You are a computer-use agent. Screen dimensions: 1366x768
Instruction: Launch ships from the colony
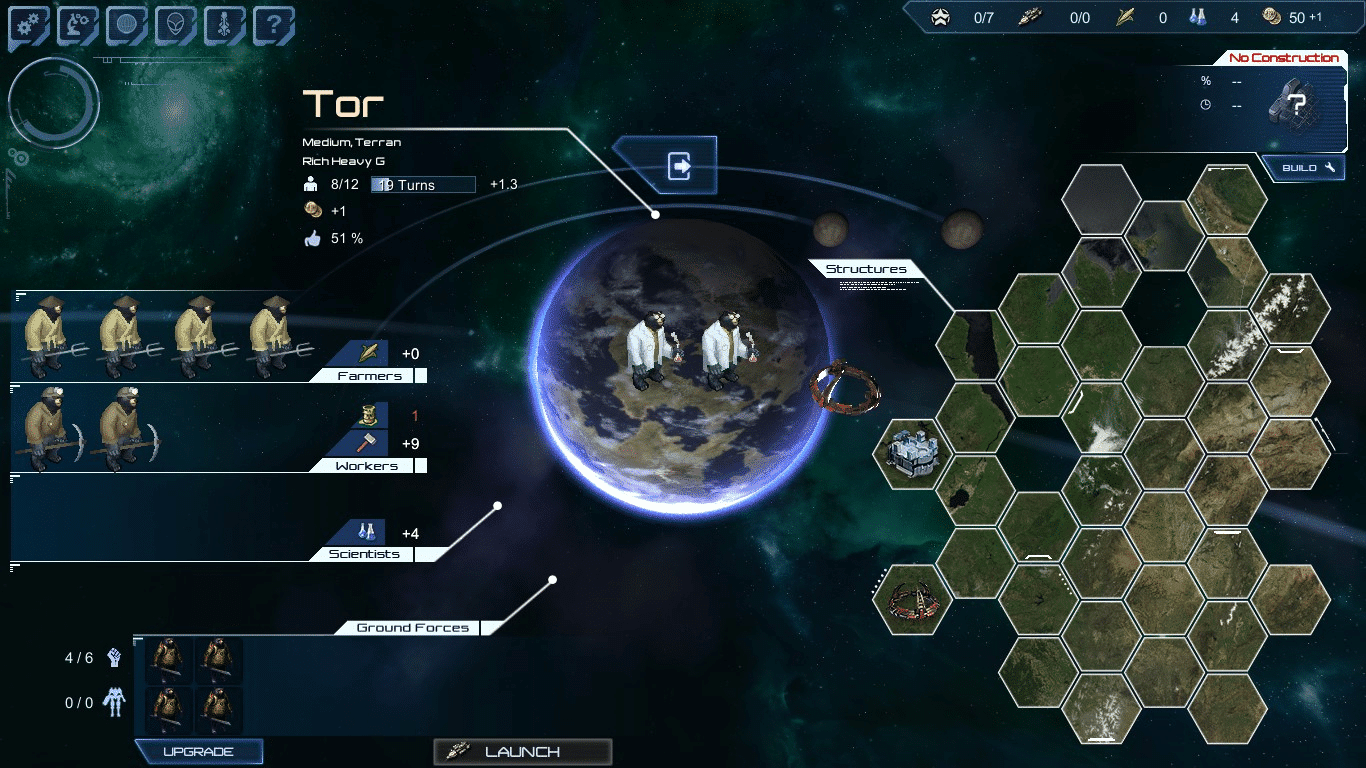pyautogui.click(x=522, y=752)
